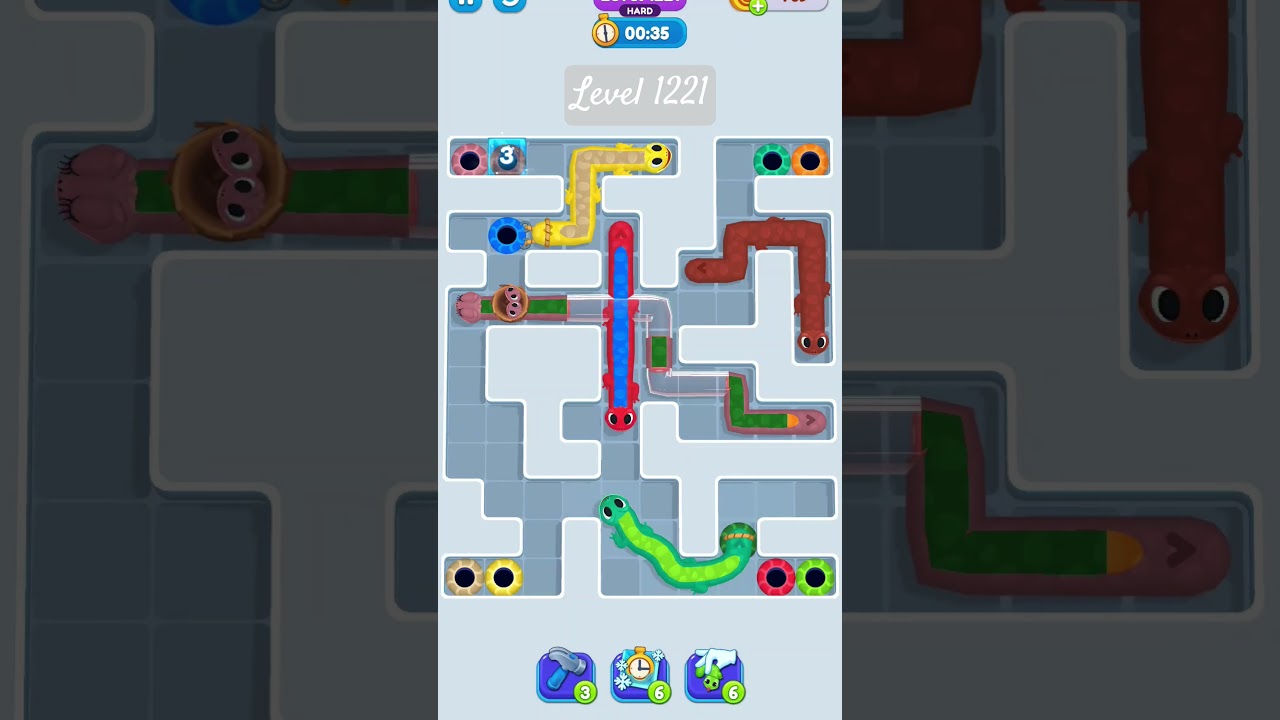
Task: Select the pink snake on the left
Action: point(510,303)
